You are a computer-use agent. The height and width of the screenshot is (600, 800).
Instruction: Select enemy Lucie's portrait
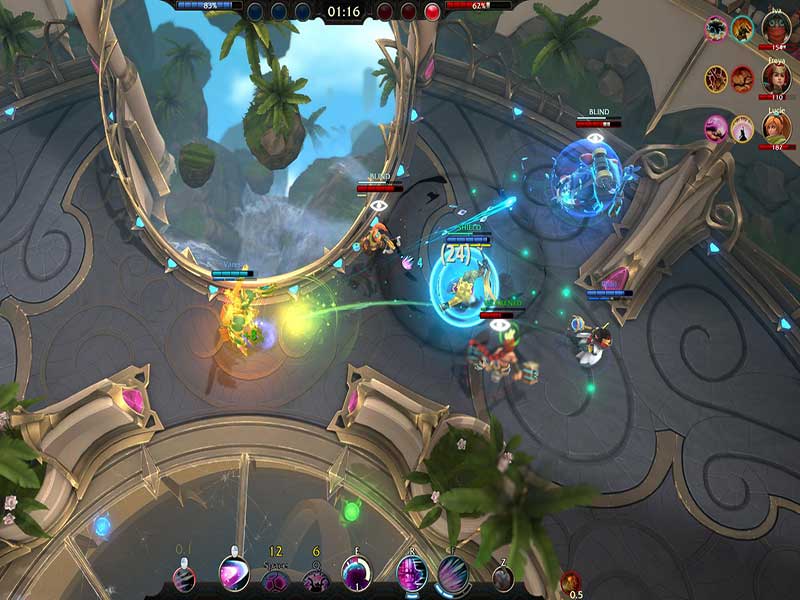776,127
